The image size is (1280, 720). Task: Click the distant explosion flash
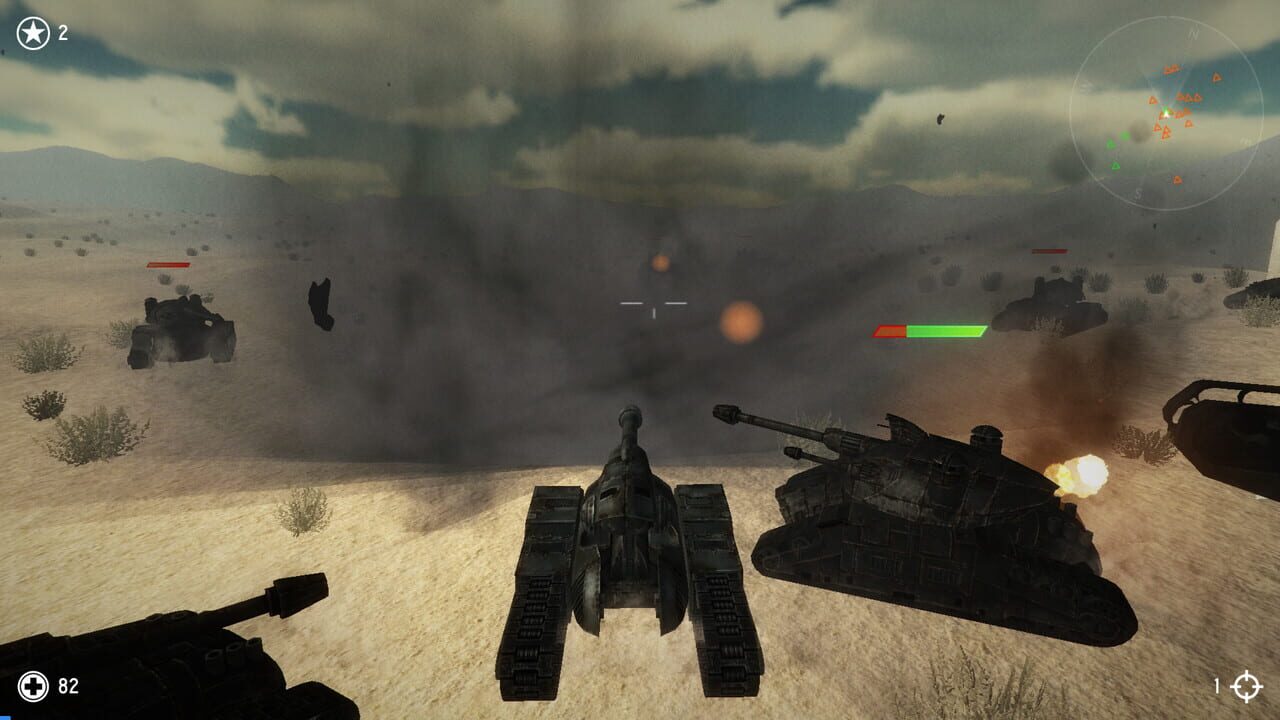pyautogui.click(x=660, y=262)
